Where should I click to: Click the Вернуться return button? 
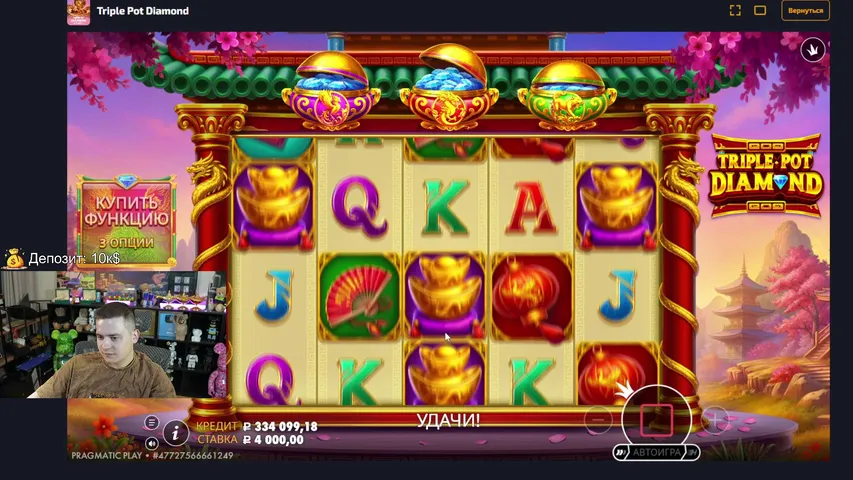click(805, 11)
